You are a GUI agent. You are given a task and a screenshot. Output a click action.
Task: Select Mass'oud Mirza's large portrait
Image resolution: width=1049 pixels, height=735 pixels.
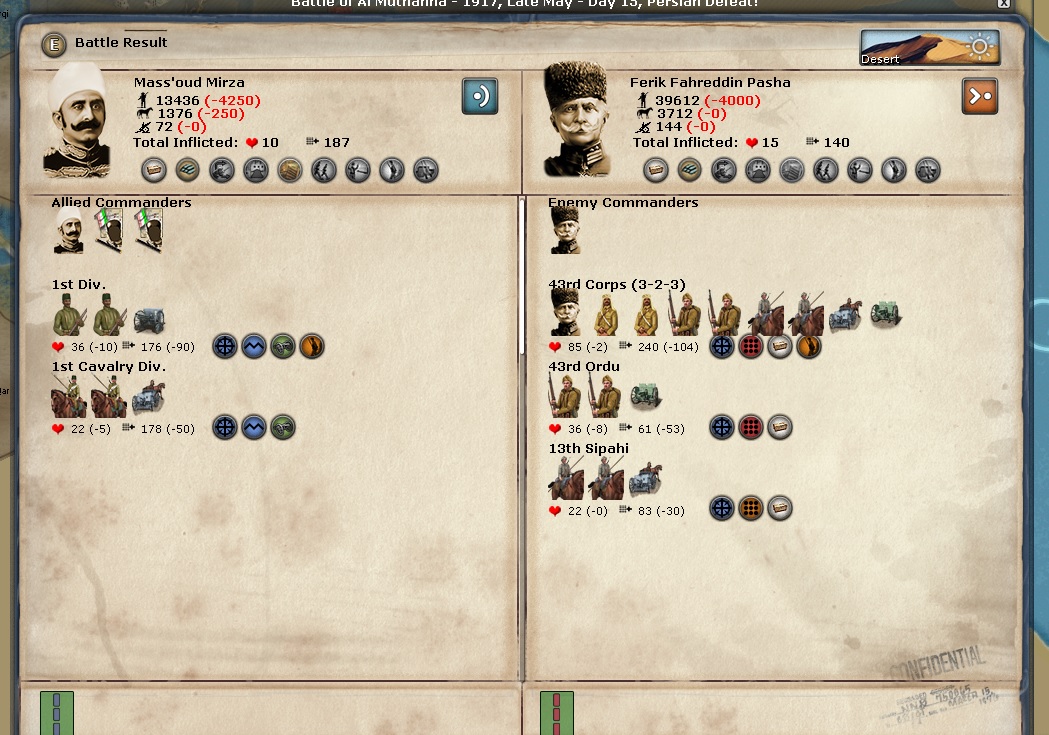[79, 120]
